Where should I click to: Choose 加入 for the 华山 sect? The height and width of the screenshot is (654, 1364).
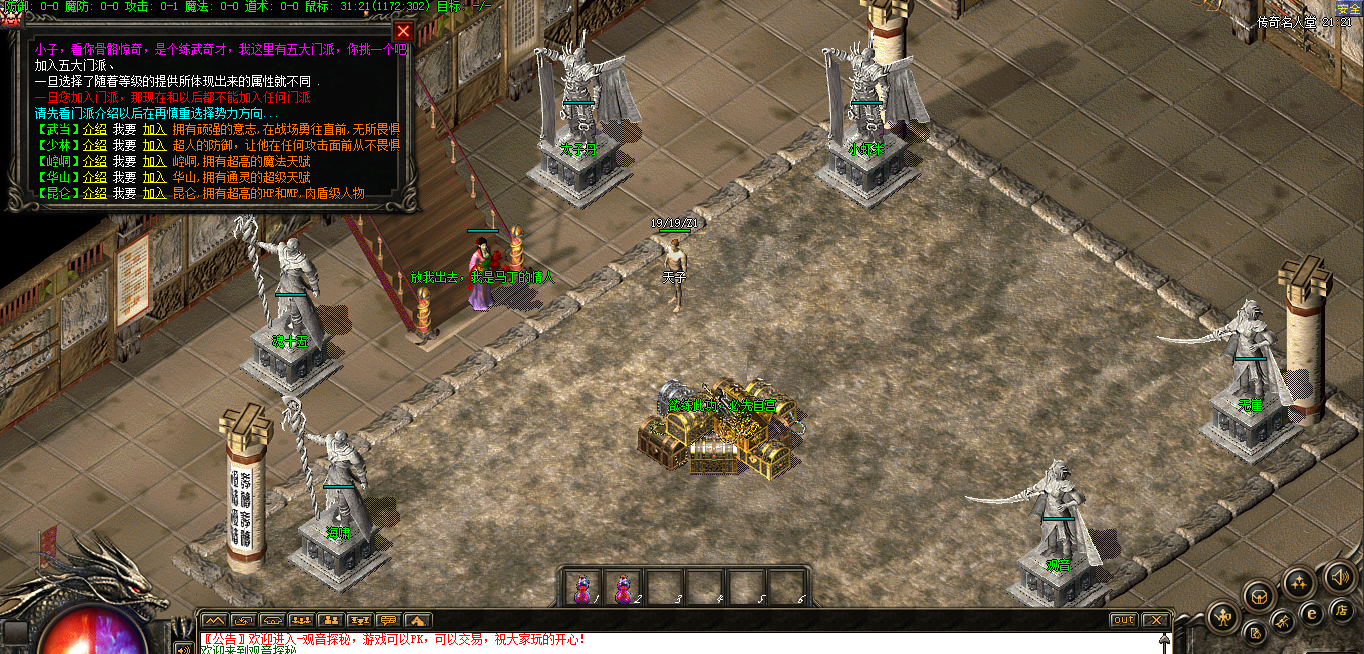154,177
